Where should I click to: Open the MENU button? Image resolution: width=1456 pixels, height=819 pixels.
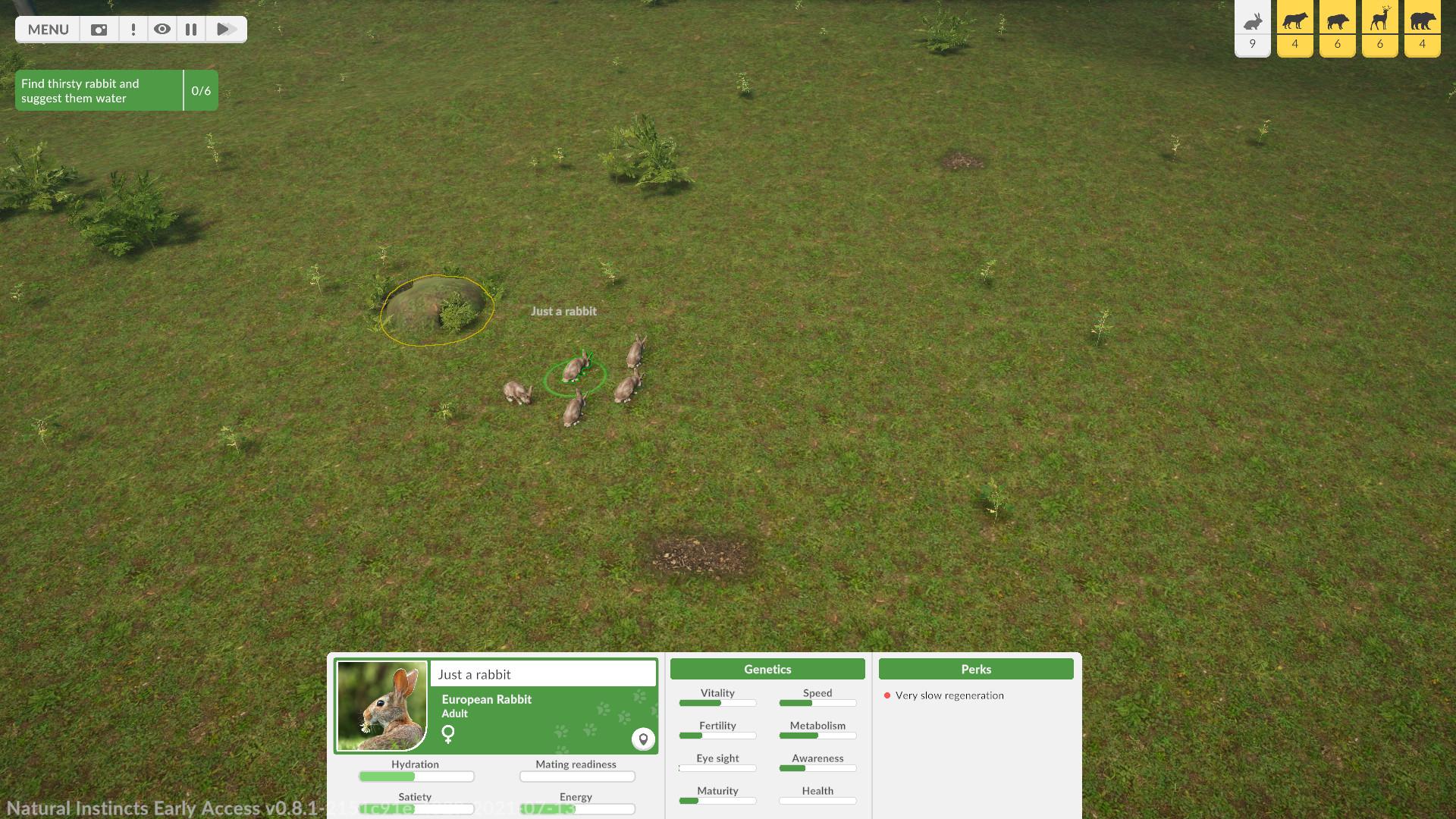[48, 30]
